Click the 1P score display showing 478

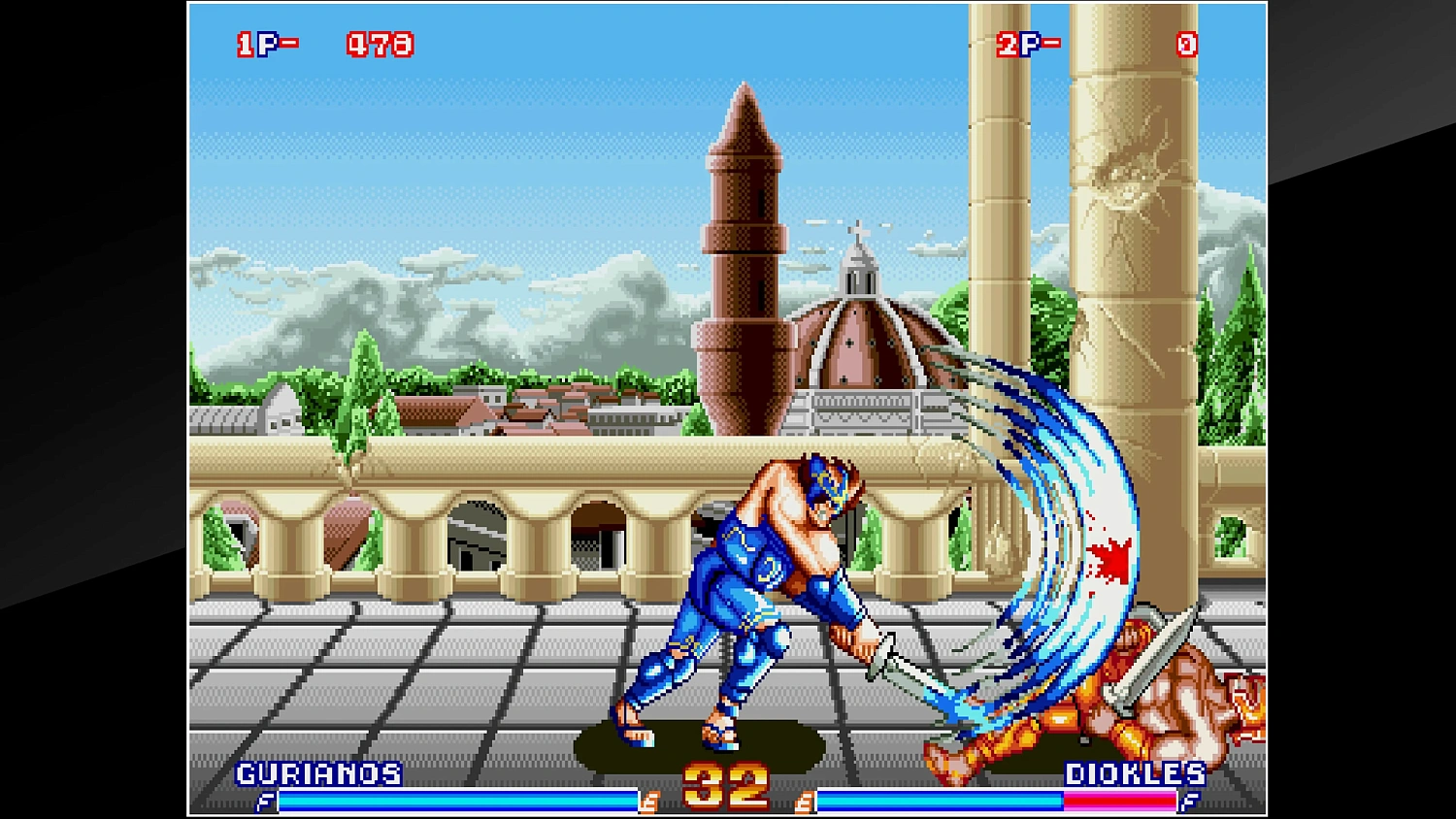point(379,43)
